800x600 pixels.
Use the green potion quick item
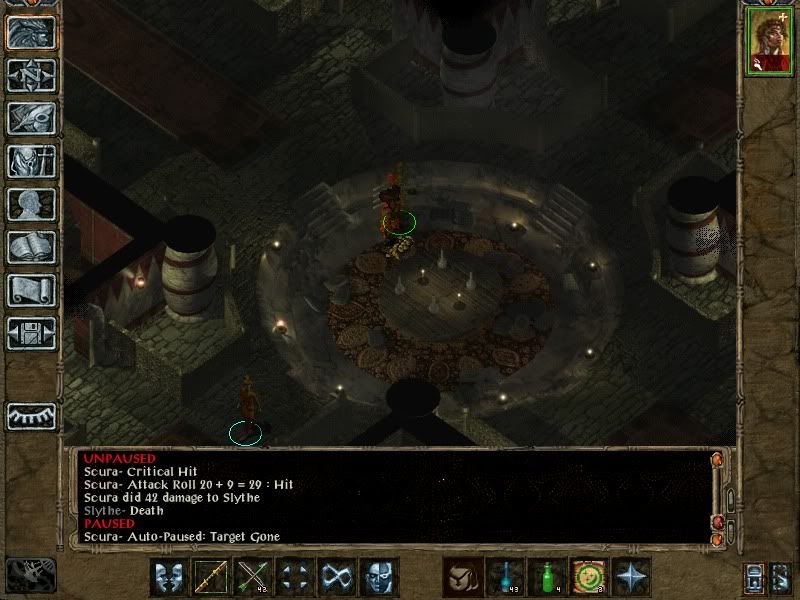coord(547,577)
